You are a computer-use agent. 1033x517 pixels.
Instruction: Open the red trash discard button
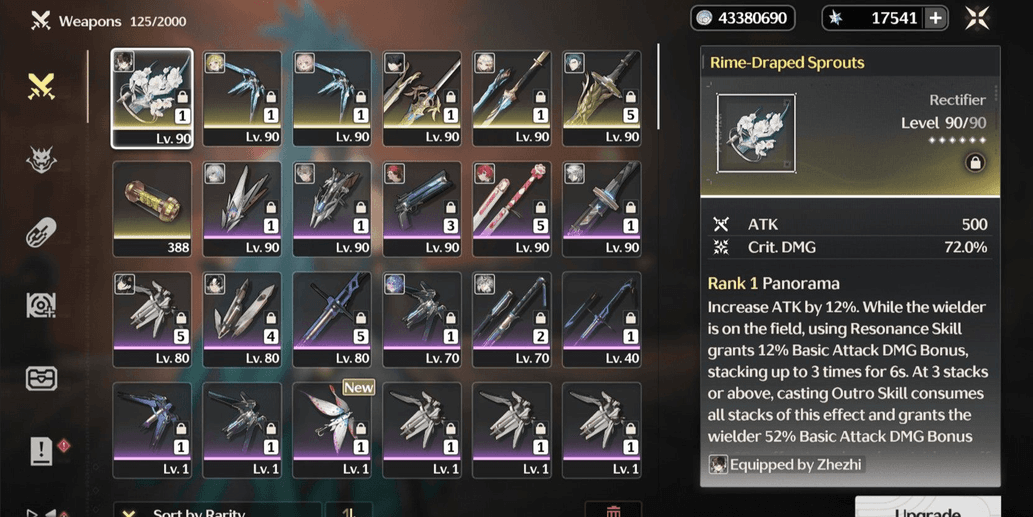613,511
